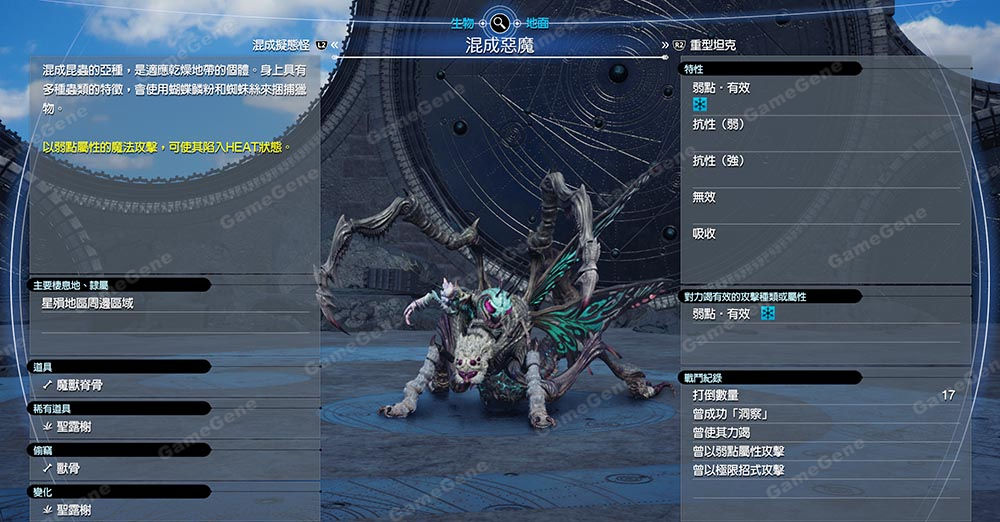The width and height of the screenshot is (1000, 522).
Task: Switch to the 地面 tab
Action: 537,22
